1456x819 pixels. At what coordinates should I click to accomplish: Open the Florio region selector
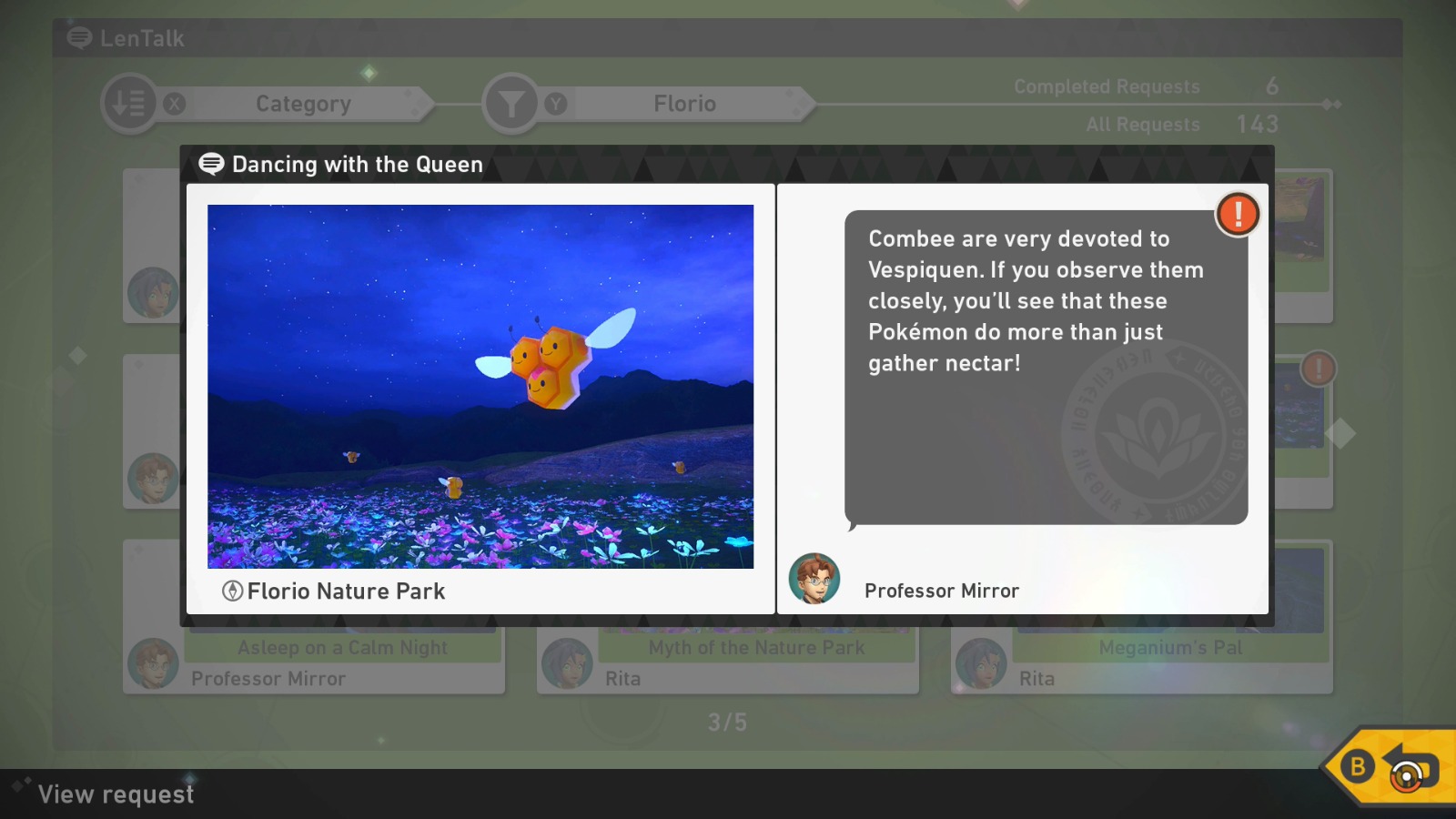click(x=684, y=103)
